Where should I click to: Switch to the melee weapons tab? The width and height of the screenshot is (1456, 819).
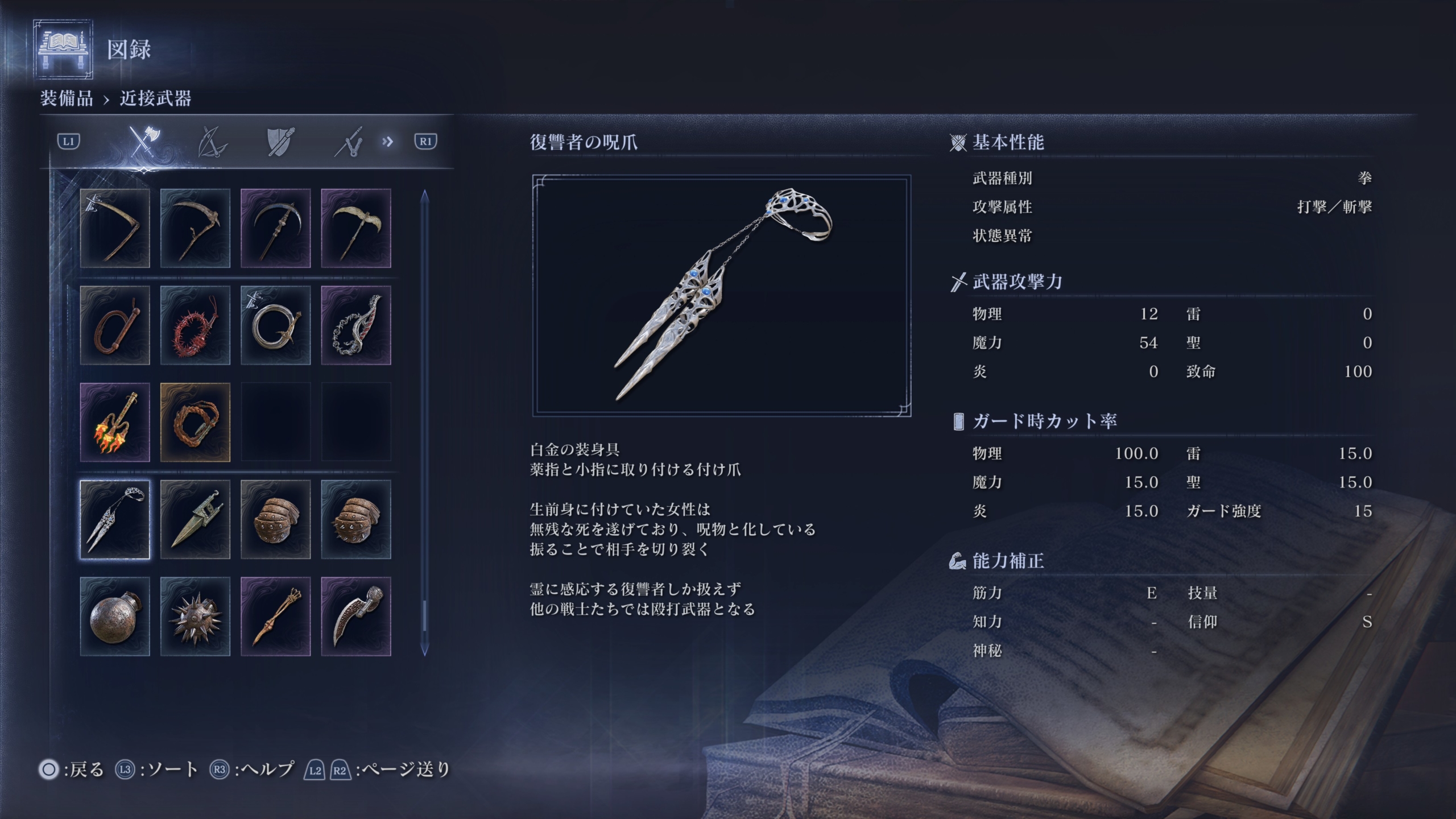click(143, 142)
